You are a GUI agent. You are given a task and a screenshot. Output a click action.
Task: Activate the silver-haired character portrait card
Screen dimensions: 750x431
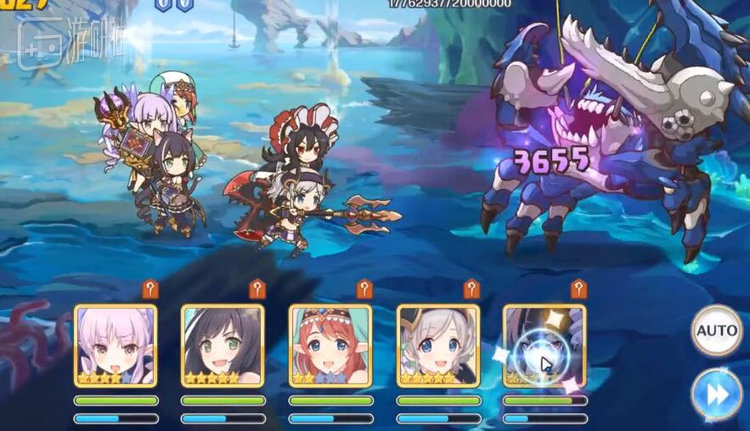pyautogui.click(x=438, y=345)
